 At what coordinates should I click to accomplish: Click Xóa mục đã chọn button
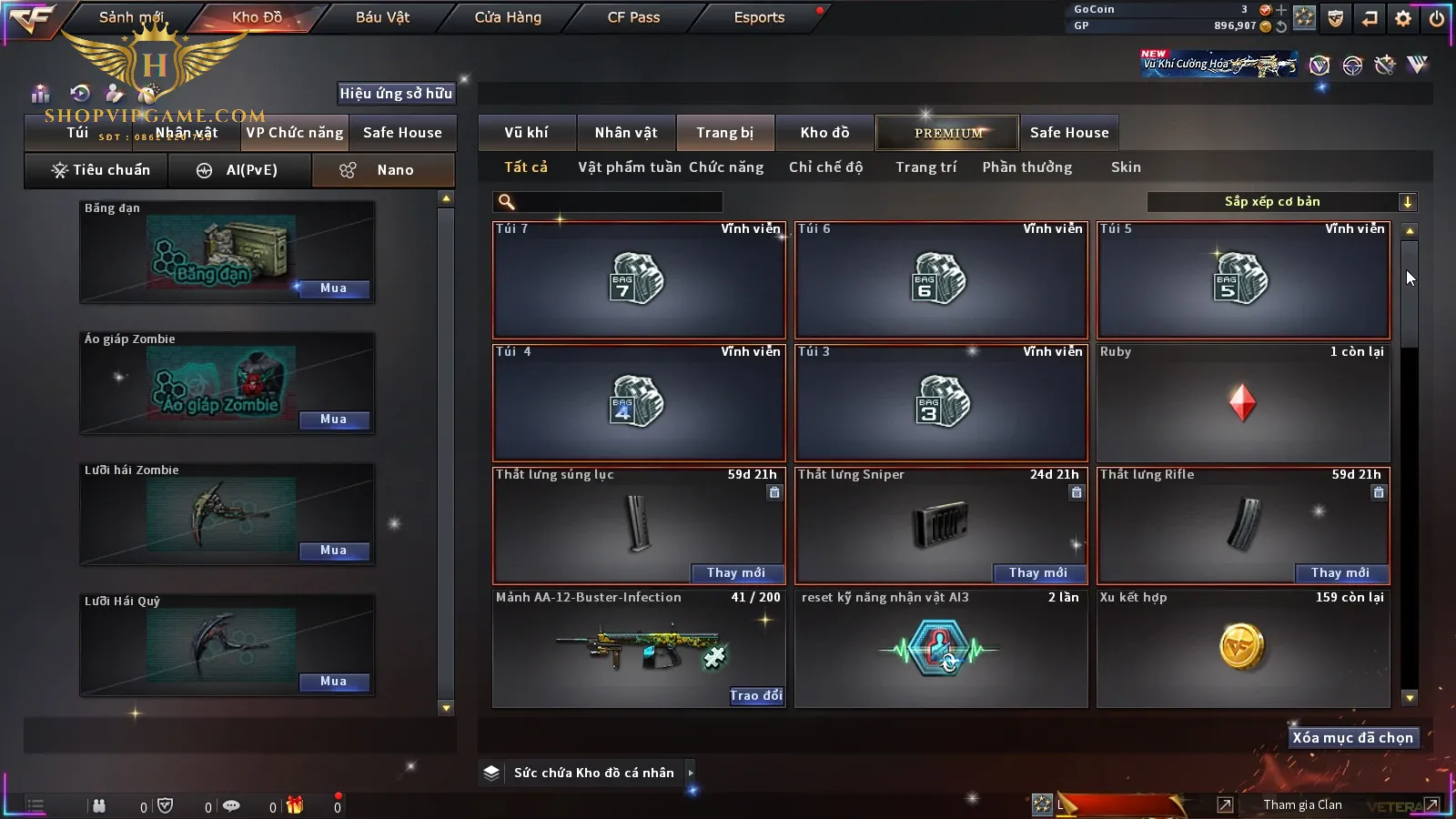click(1352, 738)
